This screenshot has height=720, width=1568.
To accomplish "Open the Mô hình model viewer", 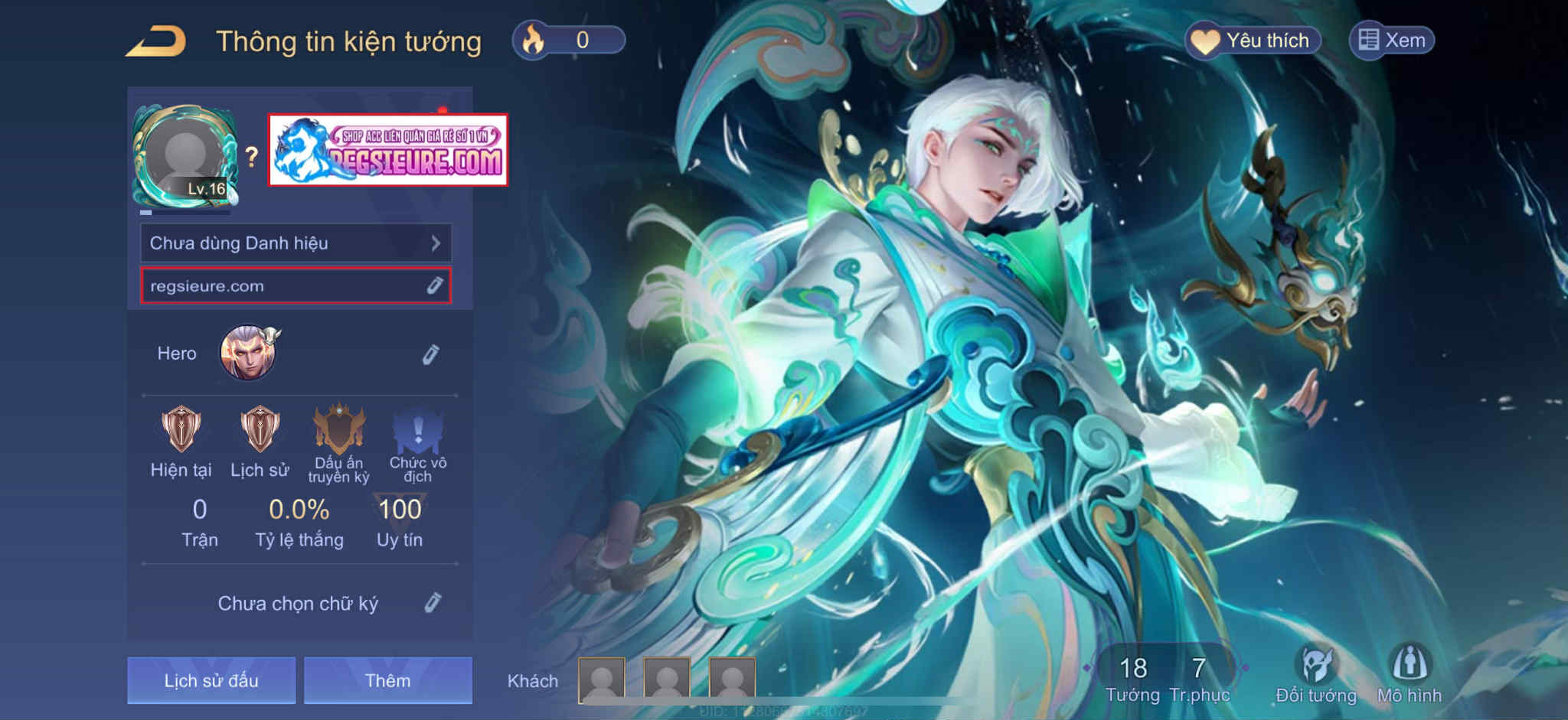I will point(1410,673).
